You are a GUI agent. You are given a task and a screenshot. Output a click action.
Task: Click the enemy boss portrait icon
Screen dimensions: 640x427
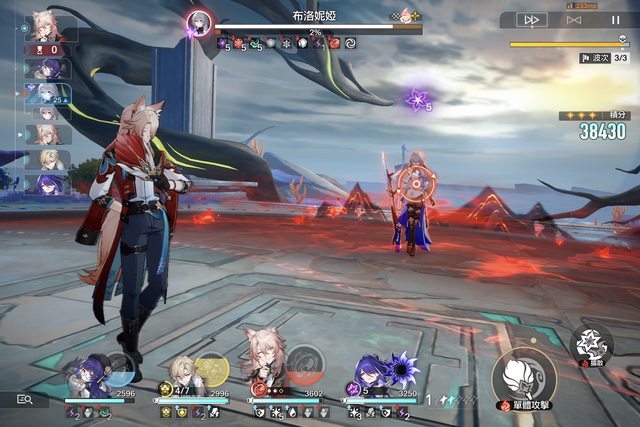click(x=198, y=20)
